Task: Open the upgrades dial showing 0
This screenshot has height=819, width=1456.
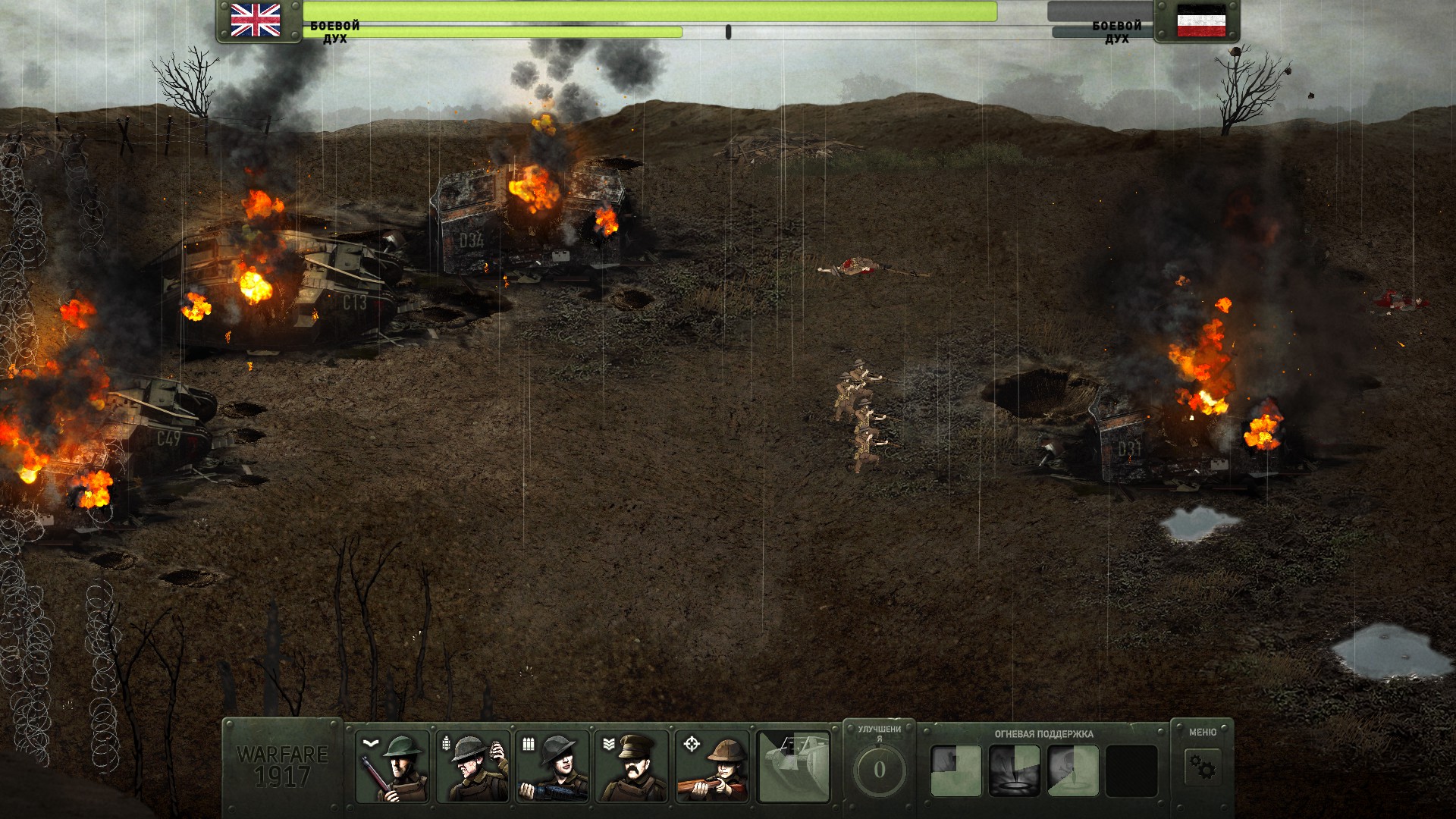Action: [x=879, y=770]
